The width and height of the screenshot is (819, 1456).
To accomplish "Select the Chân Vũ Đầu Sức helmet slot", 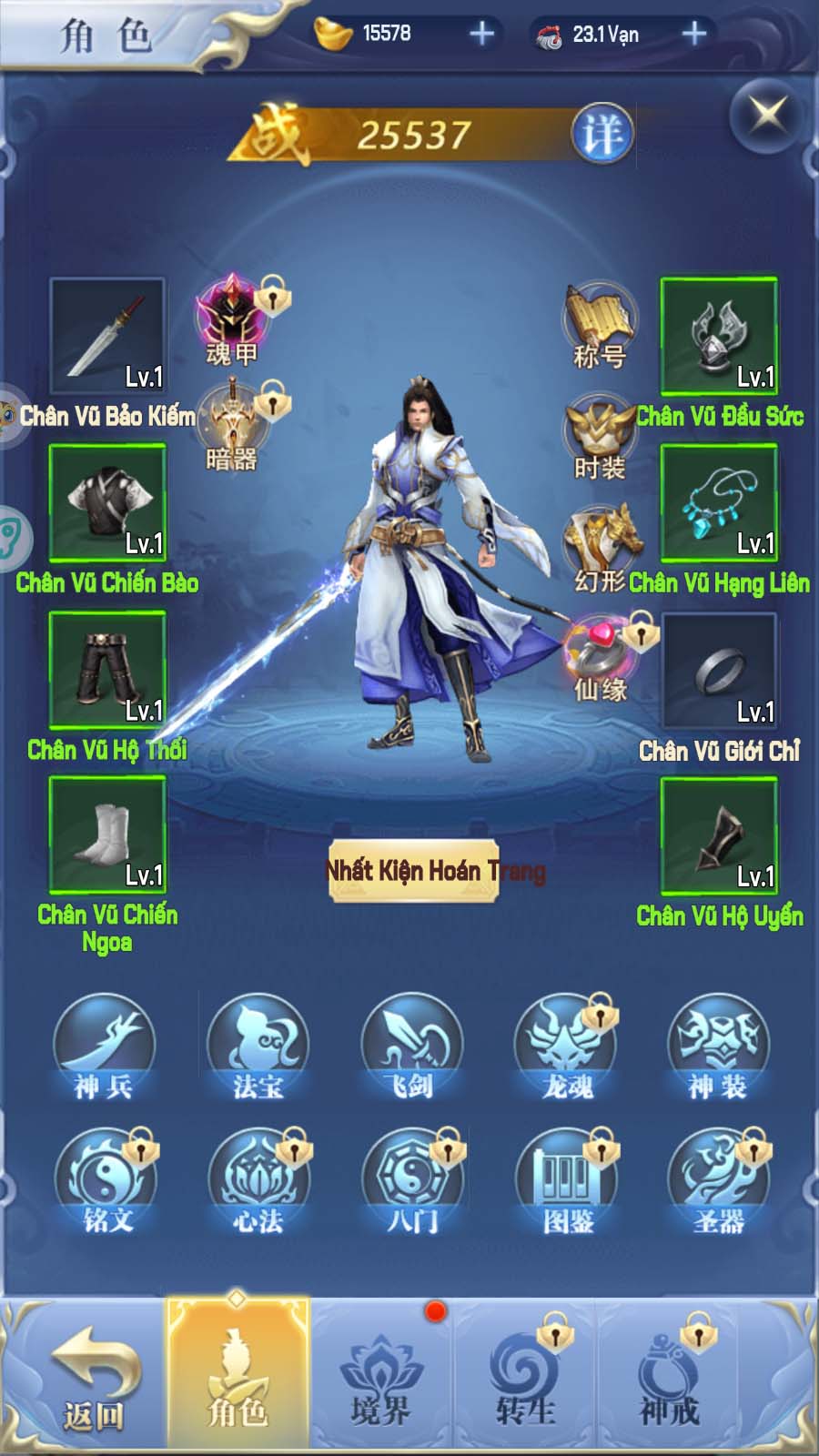I will click(719, 336).
